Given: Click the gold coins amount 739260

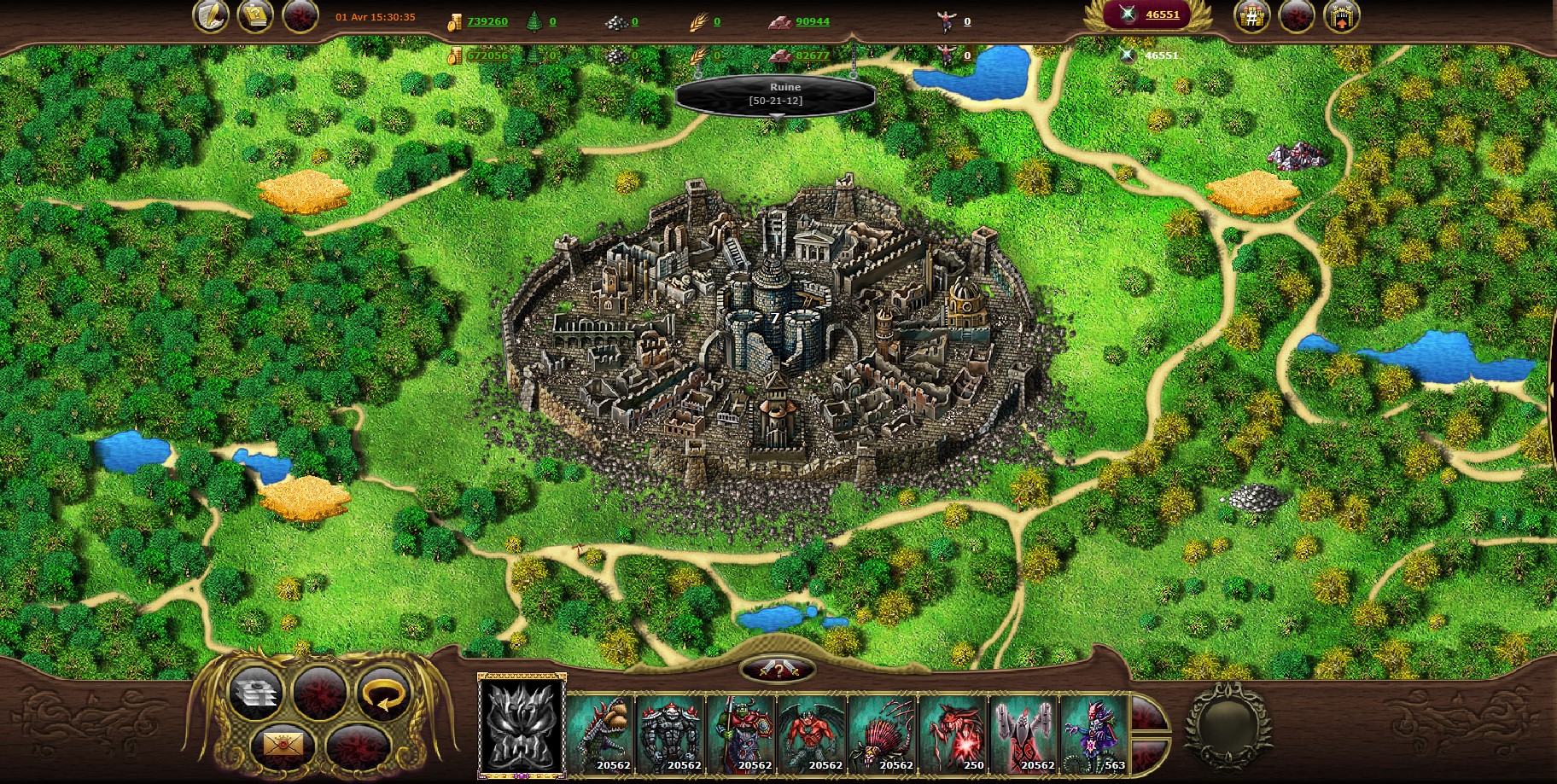Looking at the screenshot, I should click(487, 21).
